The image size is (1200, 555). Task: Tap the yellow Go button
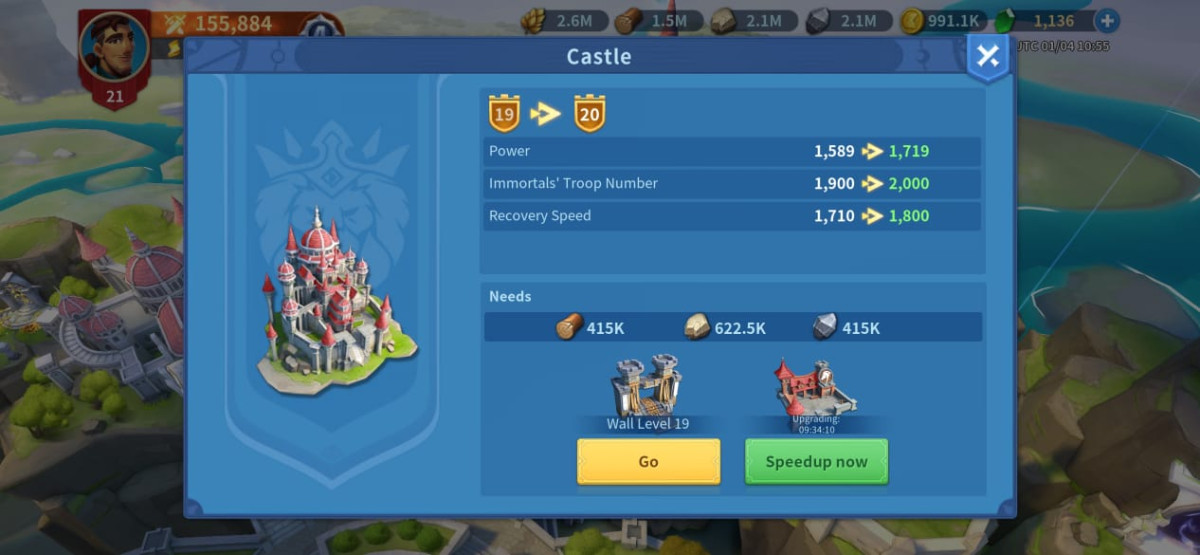tap(648, 461)
